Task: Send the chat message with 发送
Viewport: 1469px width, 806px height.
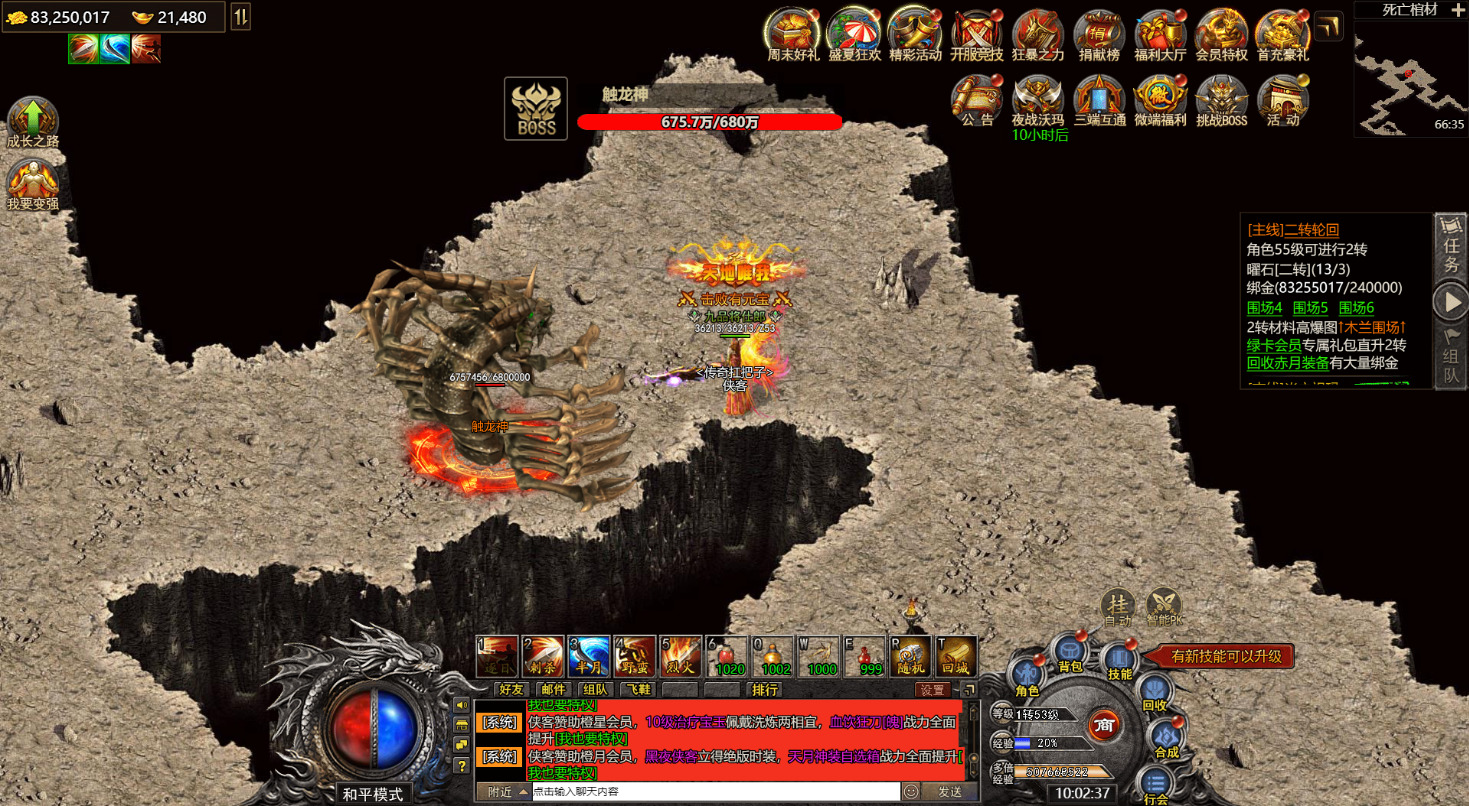Action: pos(949,791)
